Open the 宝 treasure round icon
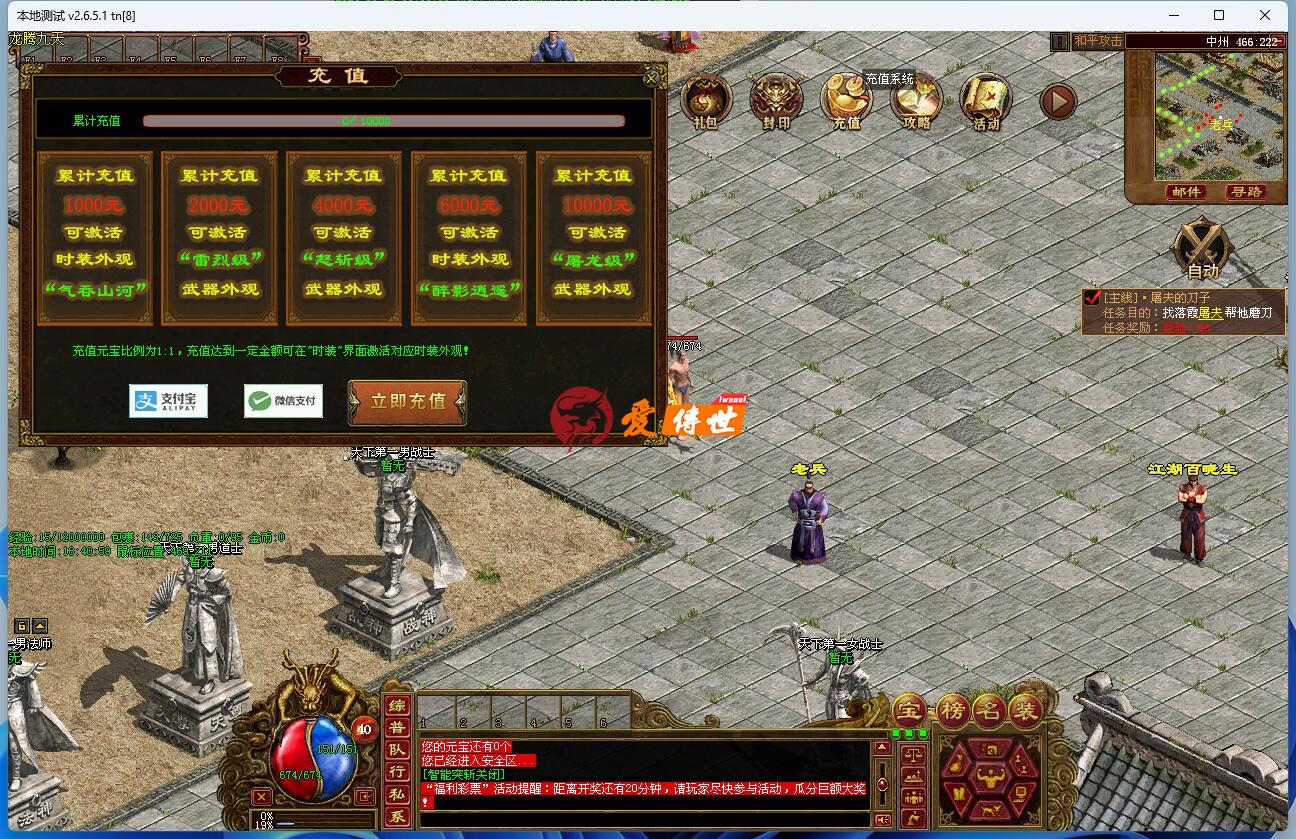 coord(909,709)
